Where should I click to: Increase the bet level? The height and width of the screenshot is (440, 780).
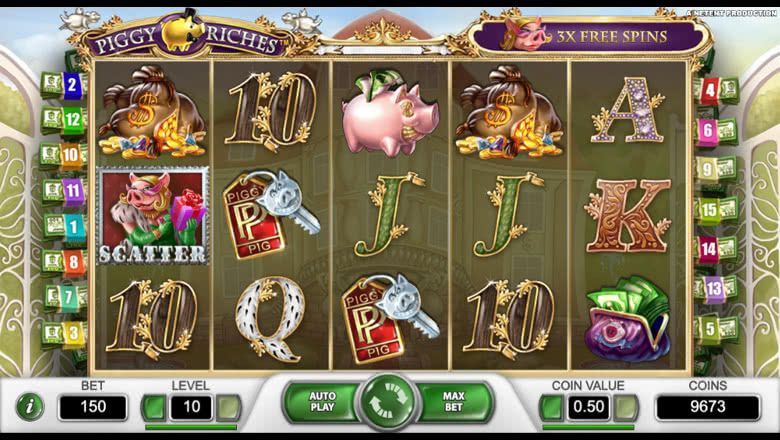[x=228, y=407]
